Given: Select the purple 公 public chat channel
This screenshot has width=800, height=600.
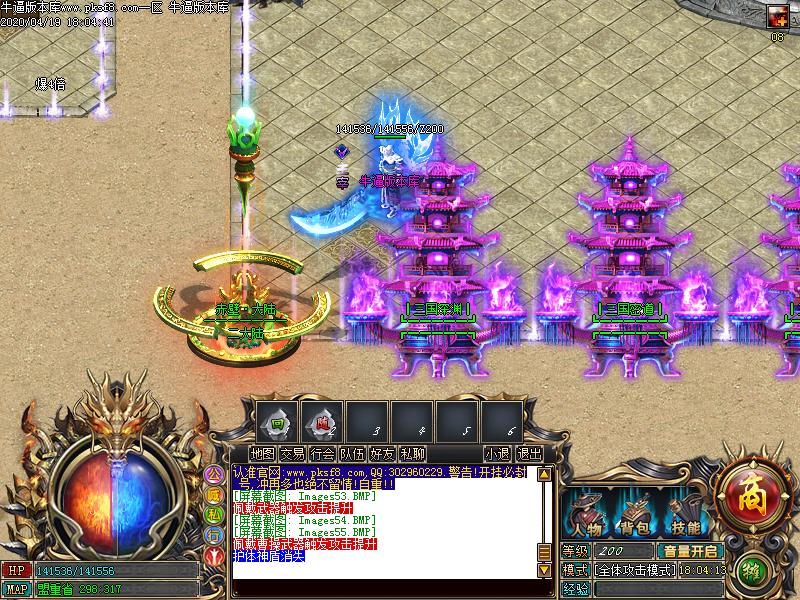Looking at the screenshot, I should (x=214, y=474).
